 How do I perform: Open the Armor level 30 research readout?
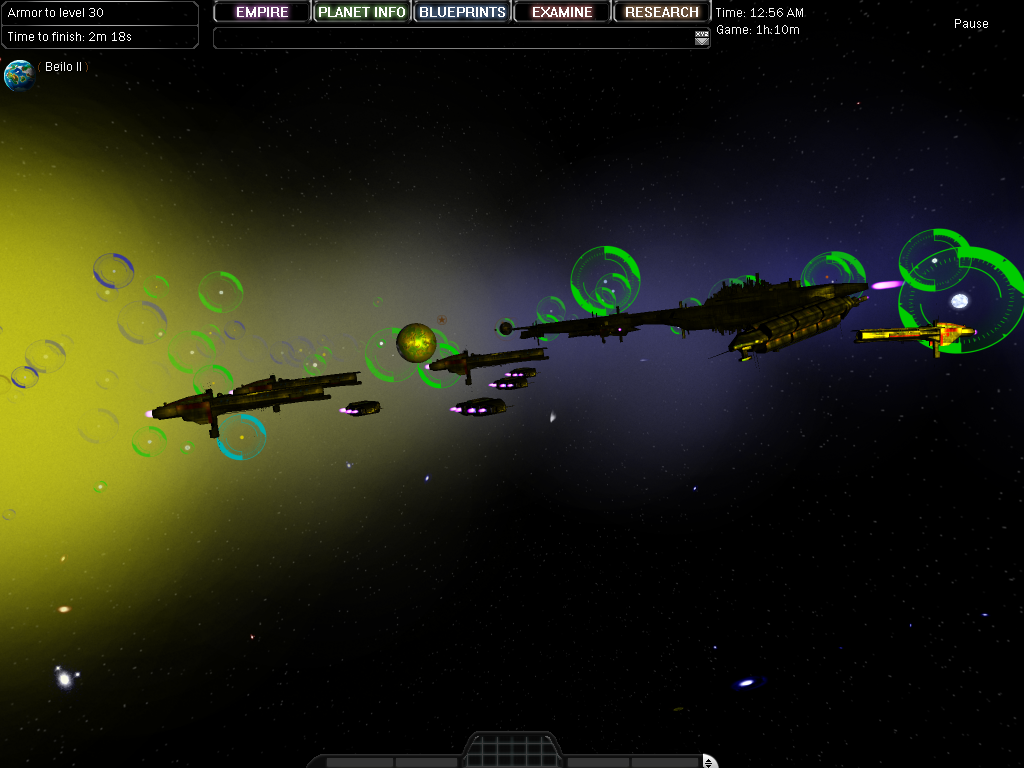[x=100, y=13]
